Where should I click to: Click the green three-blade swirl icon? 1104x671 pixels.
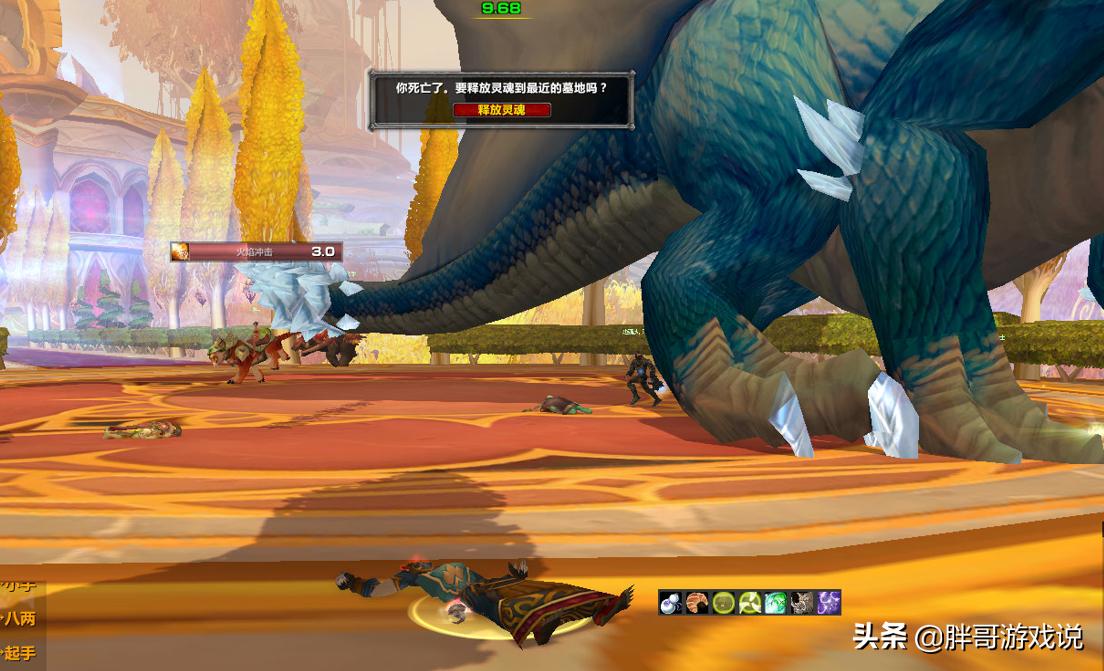pyautogui.click(x=750, y=603)
